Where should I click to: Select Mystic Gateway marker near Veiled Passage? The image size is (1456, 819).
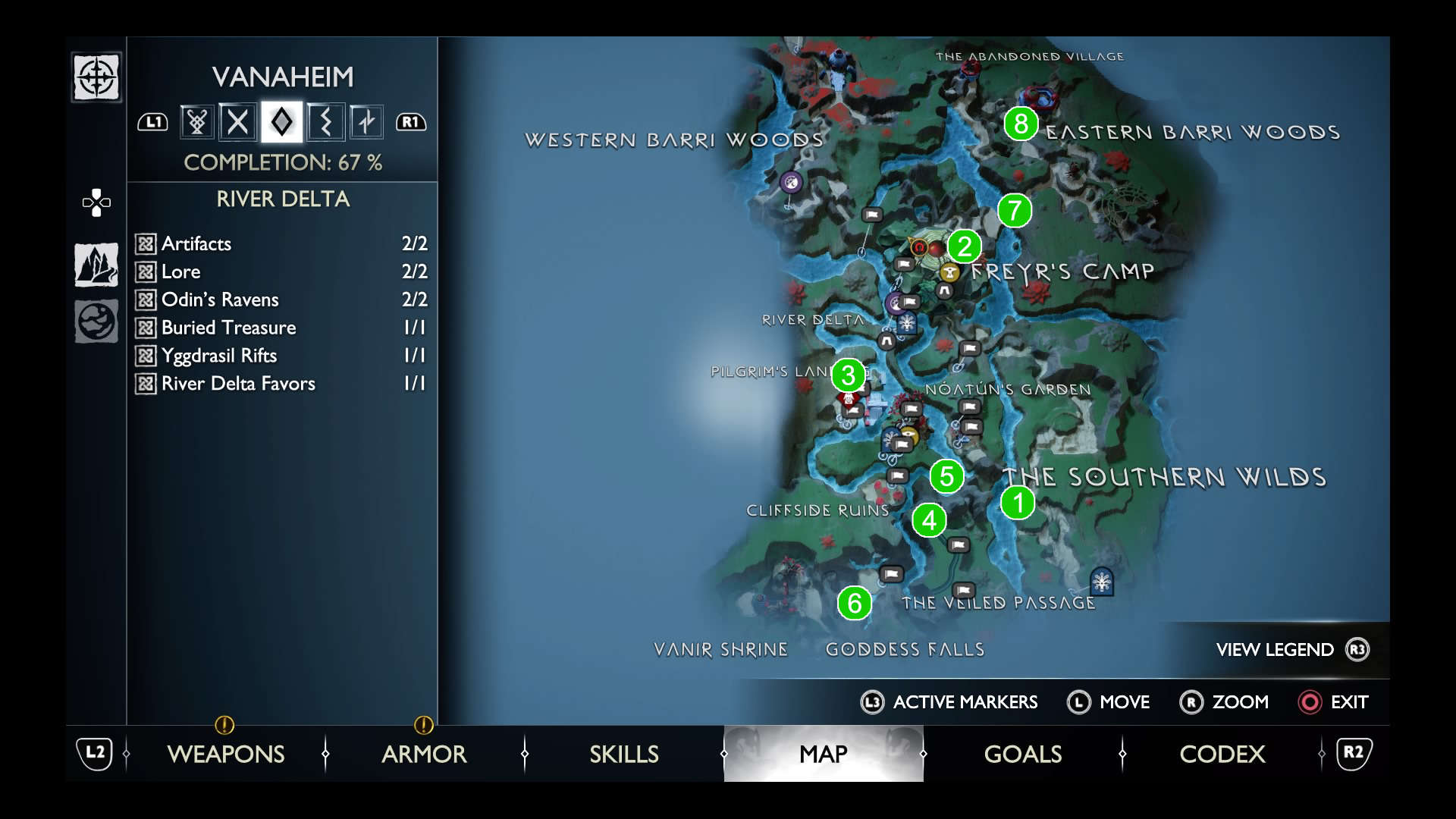(1101, 582)
